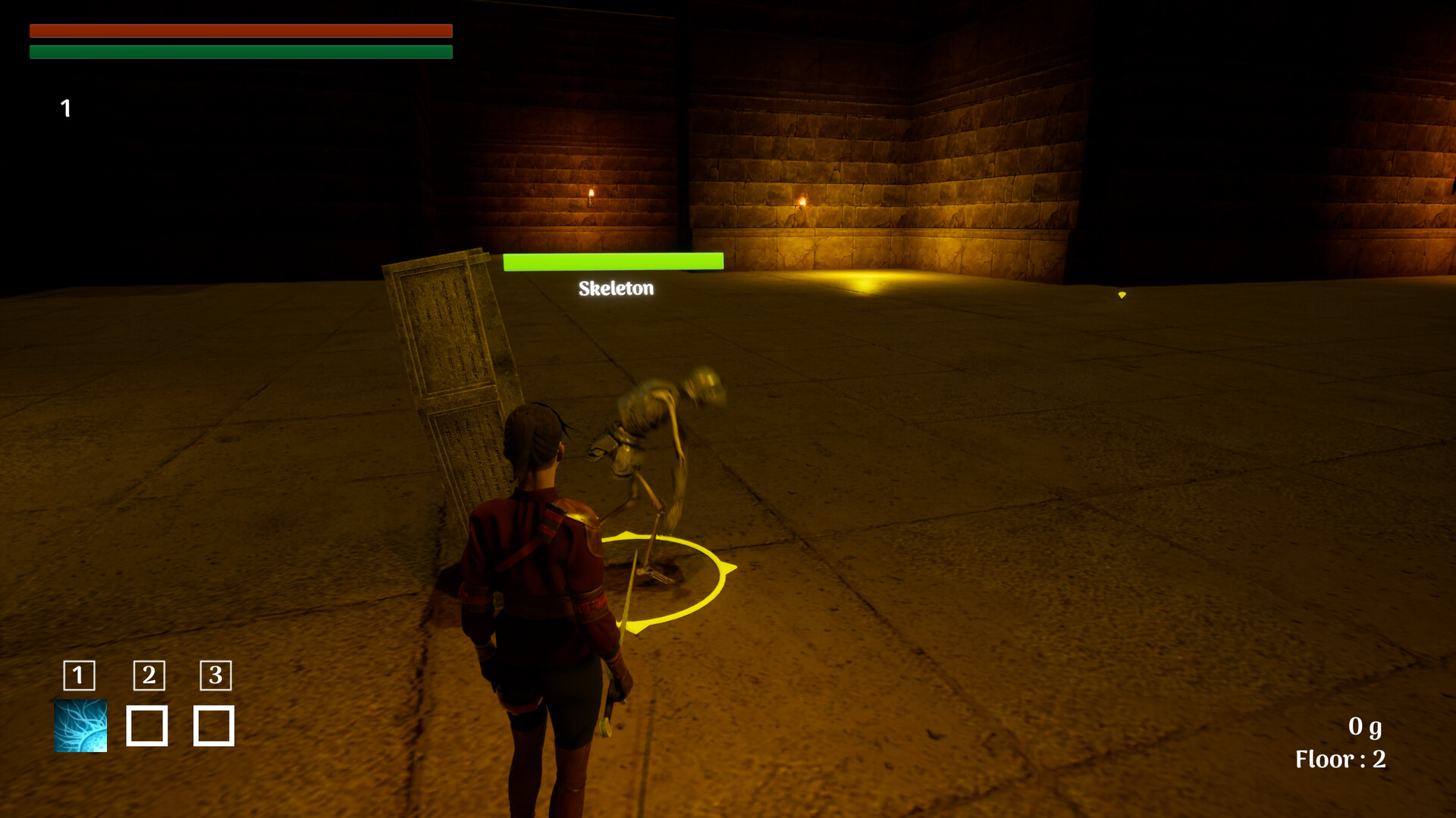Screen dimensions: 1456x818
Task: Click the hotbar number 3 label
Action: click(x=215, y=677)
